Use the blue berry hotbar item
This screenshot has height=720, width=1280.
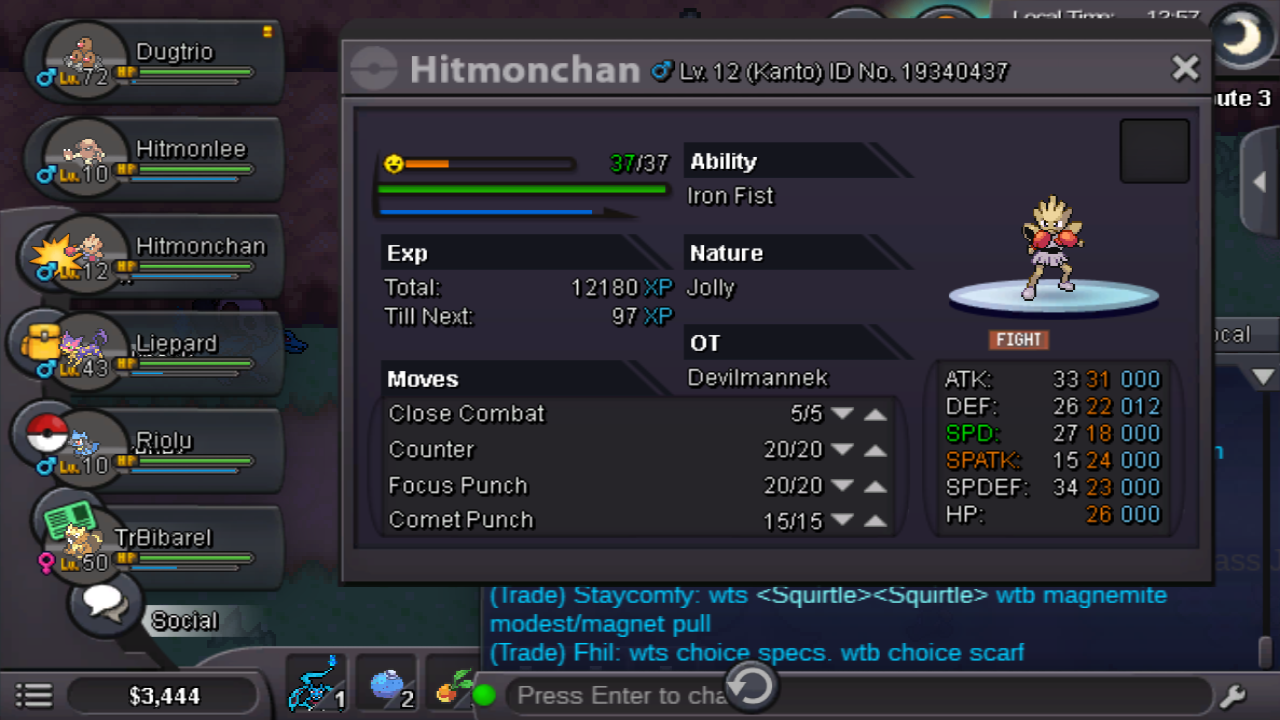(387, 686)
